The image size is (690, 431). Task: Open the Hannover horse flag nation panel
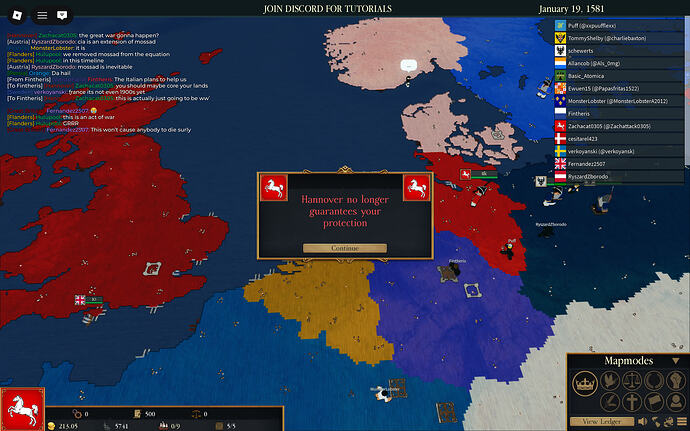21,407
